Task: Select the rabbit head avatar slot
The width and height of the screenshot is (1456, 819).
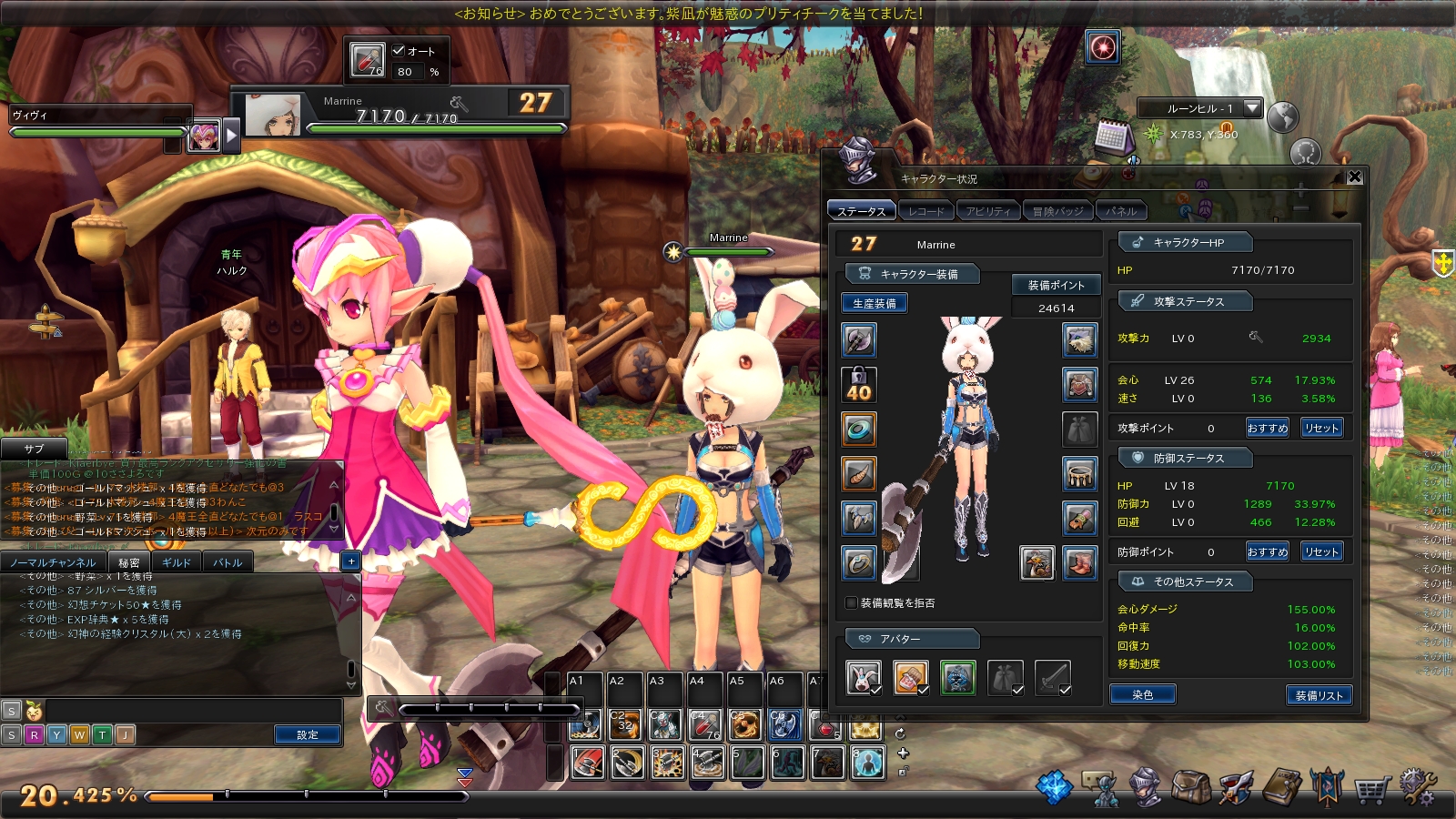Action: [863, 678]
